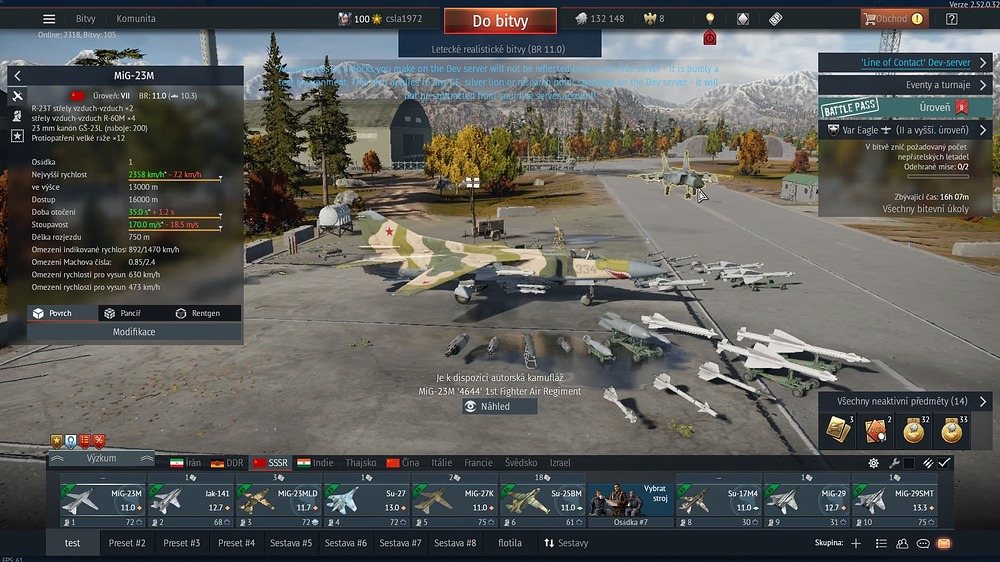Screen dimensions: 1000x562
Task: Select the SSSR nation tab
Action: pyautogui.click(x=270, y=463)
